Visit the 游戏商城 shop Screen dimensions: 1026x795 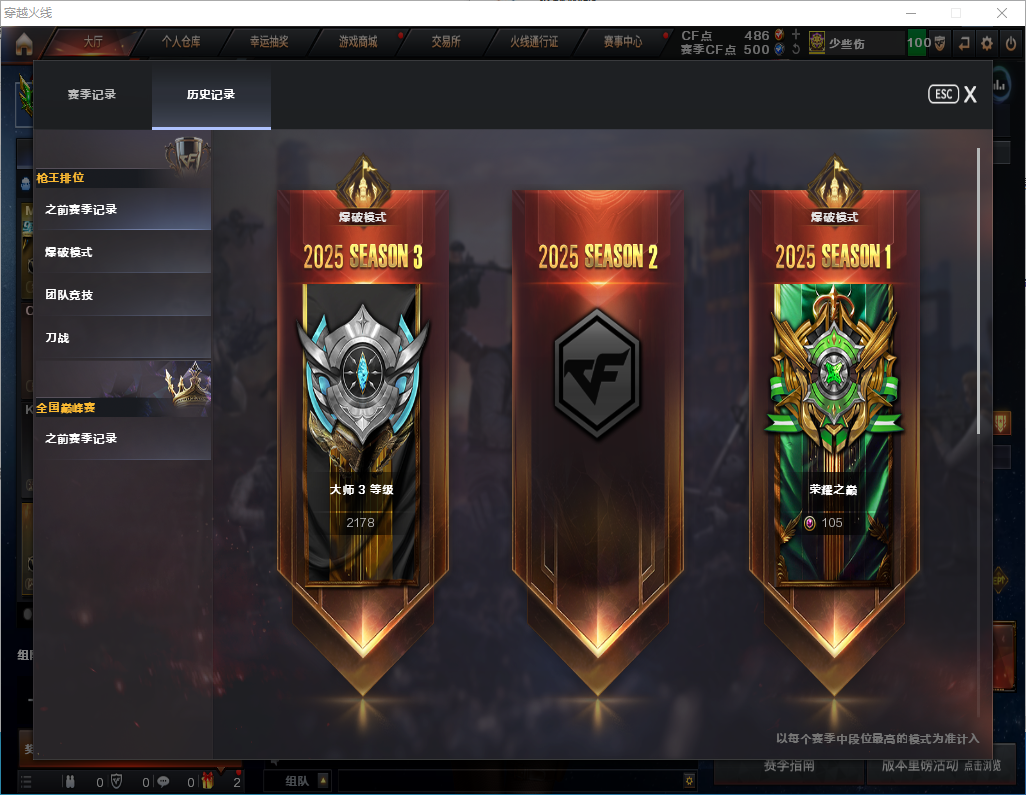point(358,42)
